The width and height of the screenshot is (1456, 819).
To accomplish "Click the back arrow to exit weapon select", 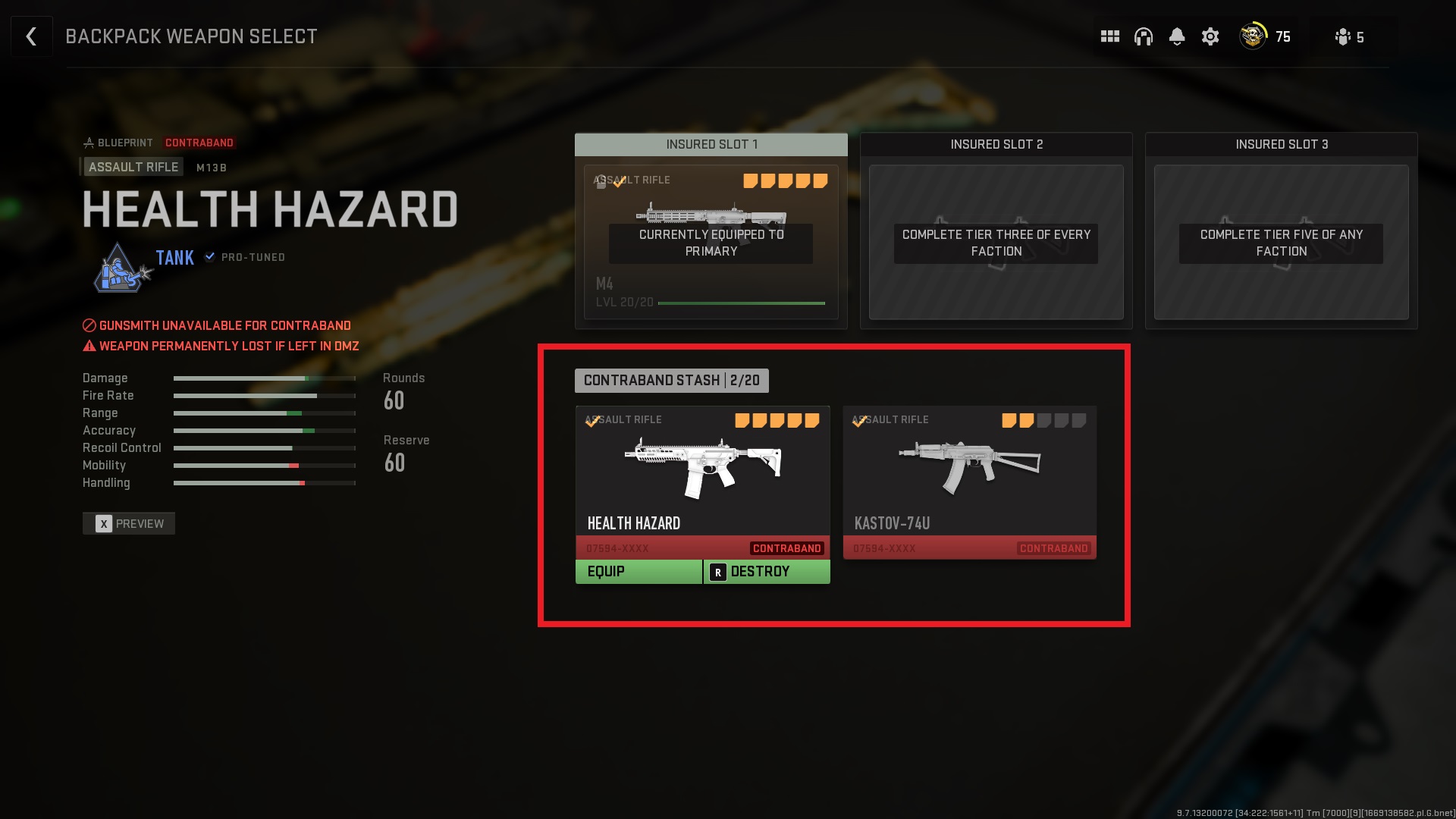I will [31, 36].
